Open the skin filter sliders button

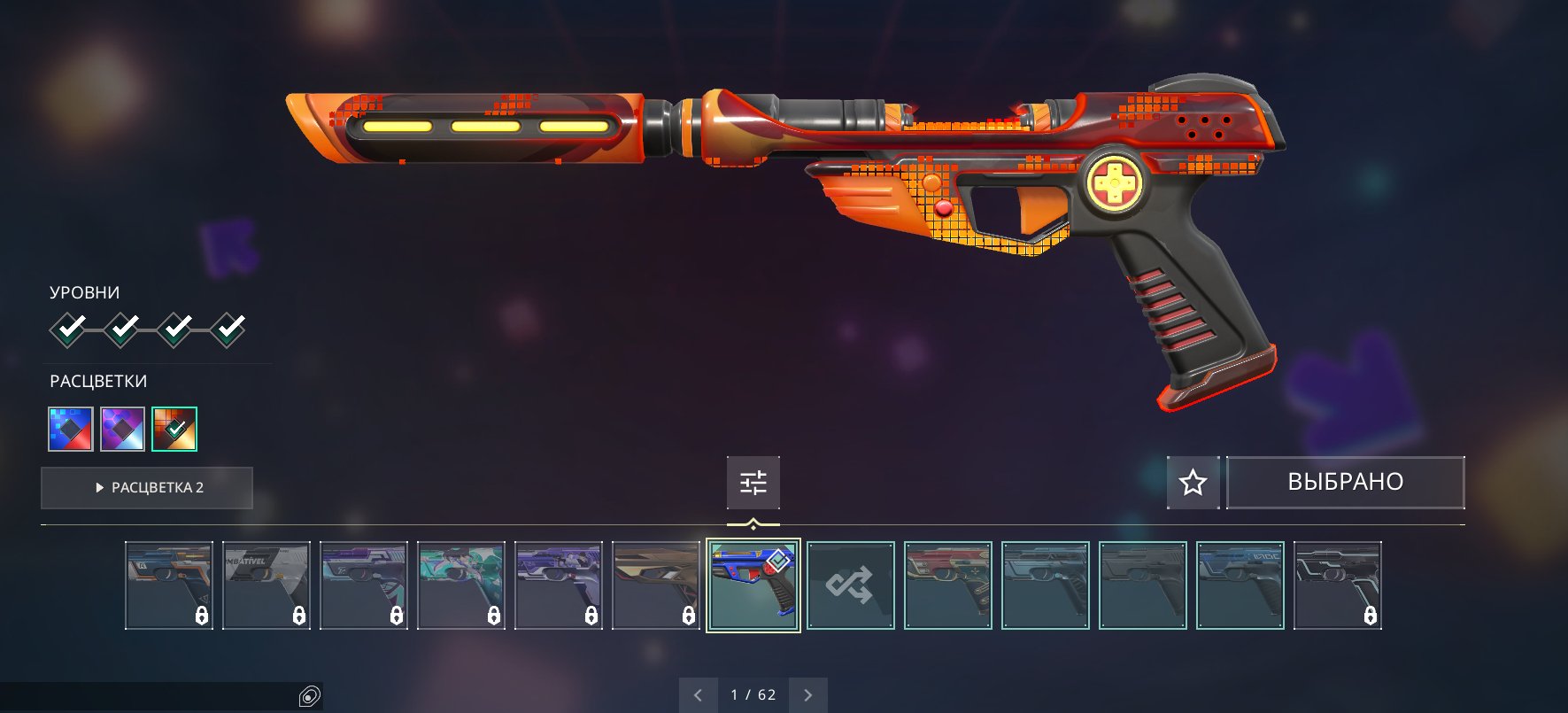753,483
